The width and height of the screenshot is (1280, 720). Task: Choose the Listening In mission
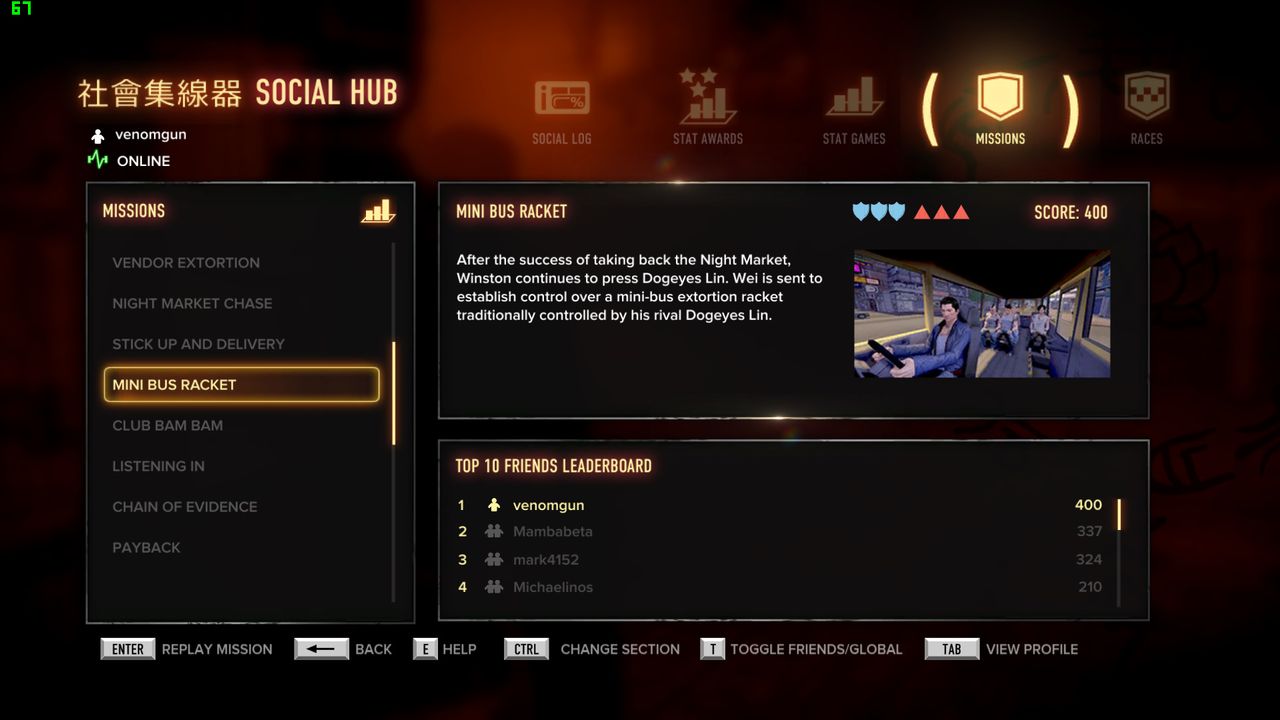(x=158, y=466)
